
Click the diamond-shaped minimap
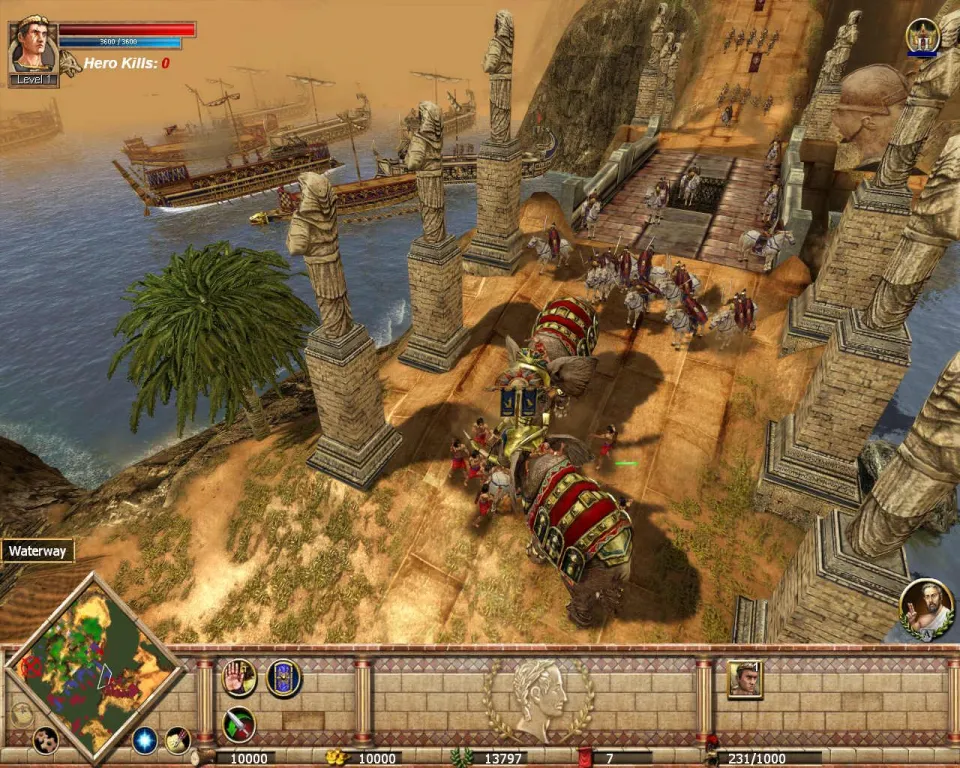94,664
